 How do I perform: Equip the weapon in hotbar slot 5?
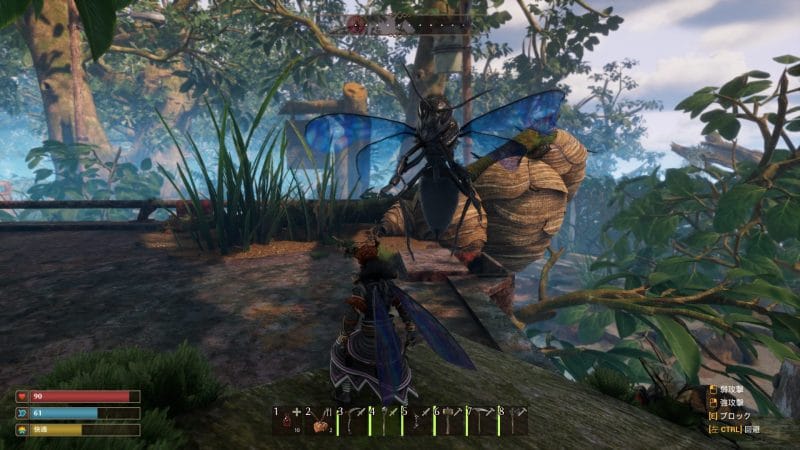418,421
